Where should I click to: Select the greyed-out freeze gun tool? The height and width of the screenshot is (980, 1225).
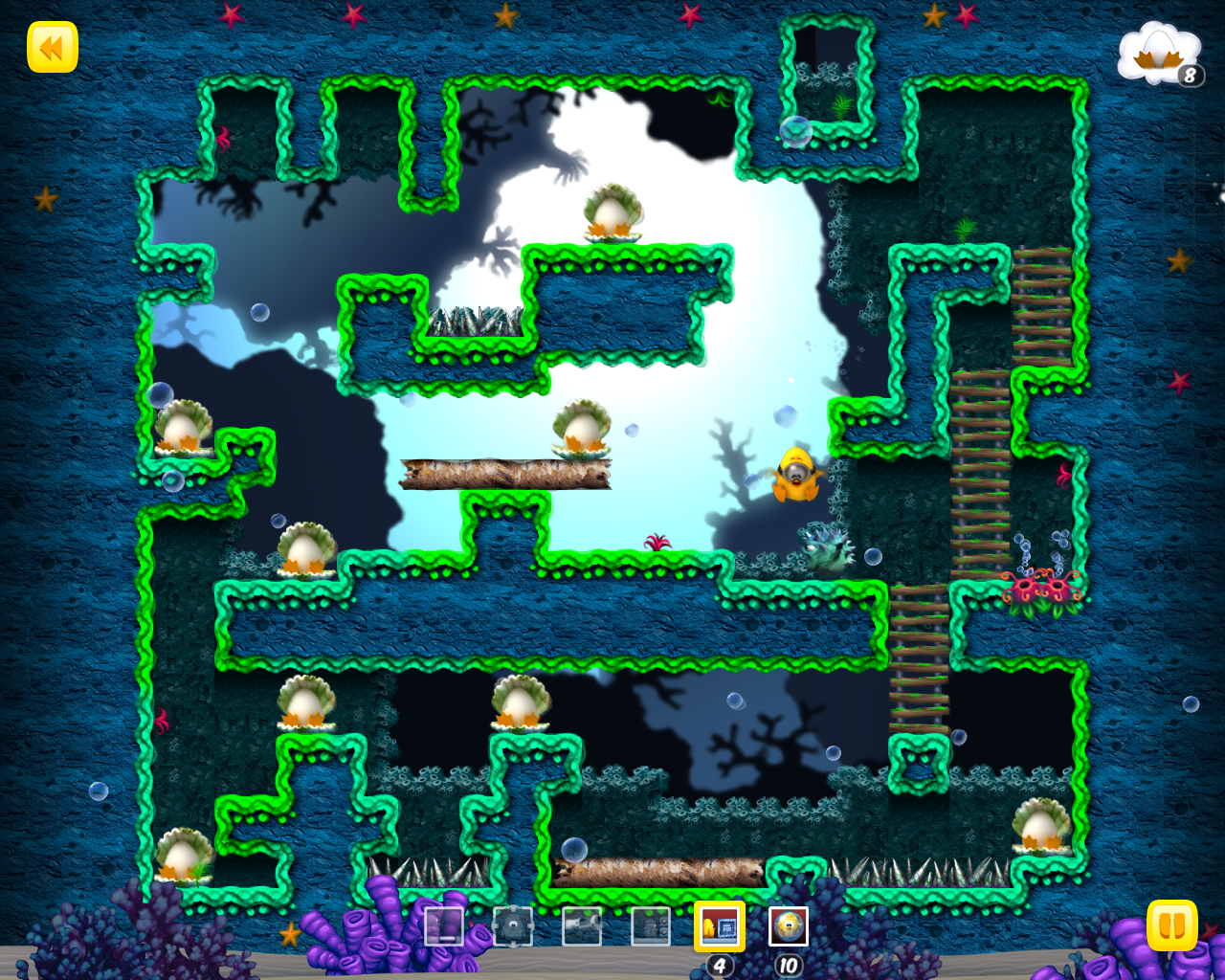pyautogui.click(x=582, y=926)
